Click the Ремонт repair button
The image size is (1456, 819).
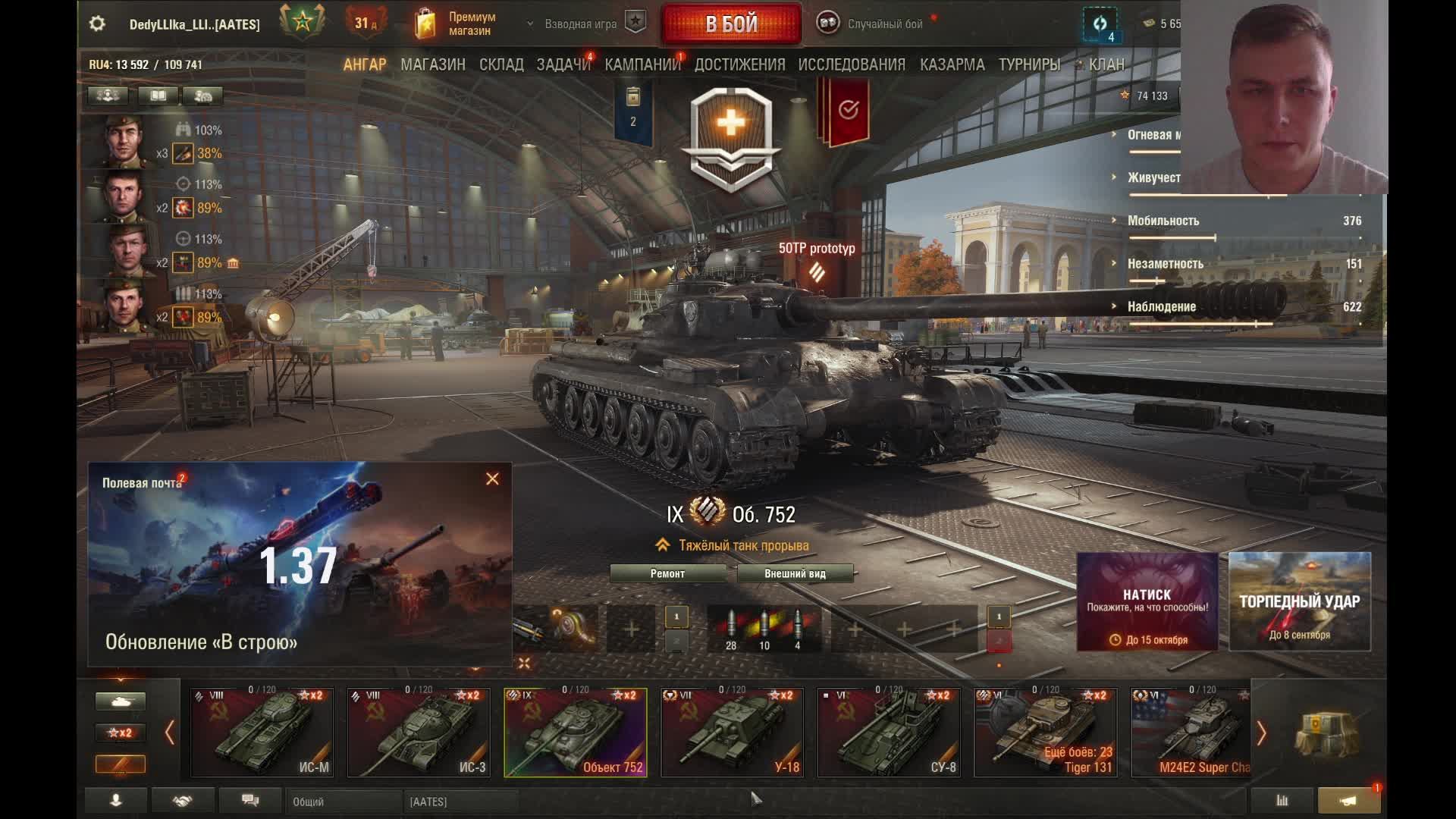(667, 574)
